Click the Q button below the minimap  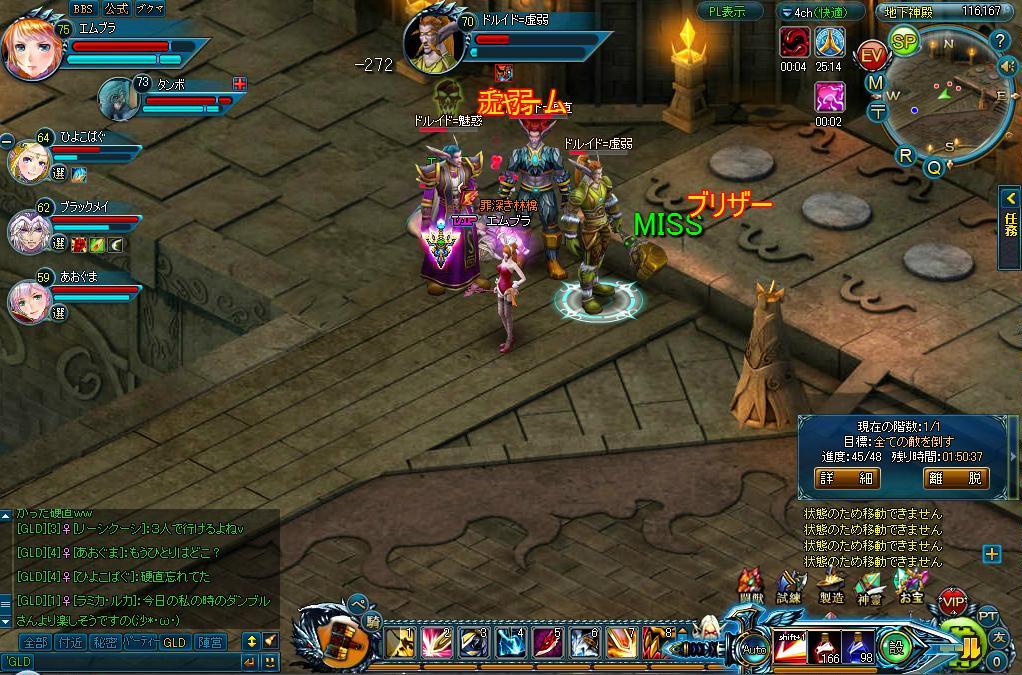pyautogui.click(x=934, y=168)
